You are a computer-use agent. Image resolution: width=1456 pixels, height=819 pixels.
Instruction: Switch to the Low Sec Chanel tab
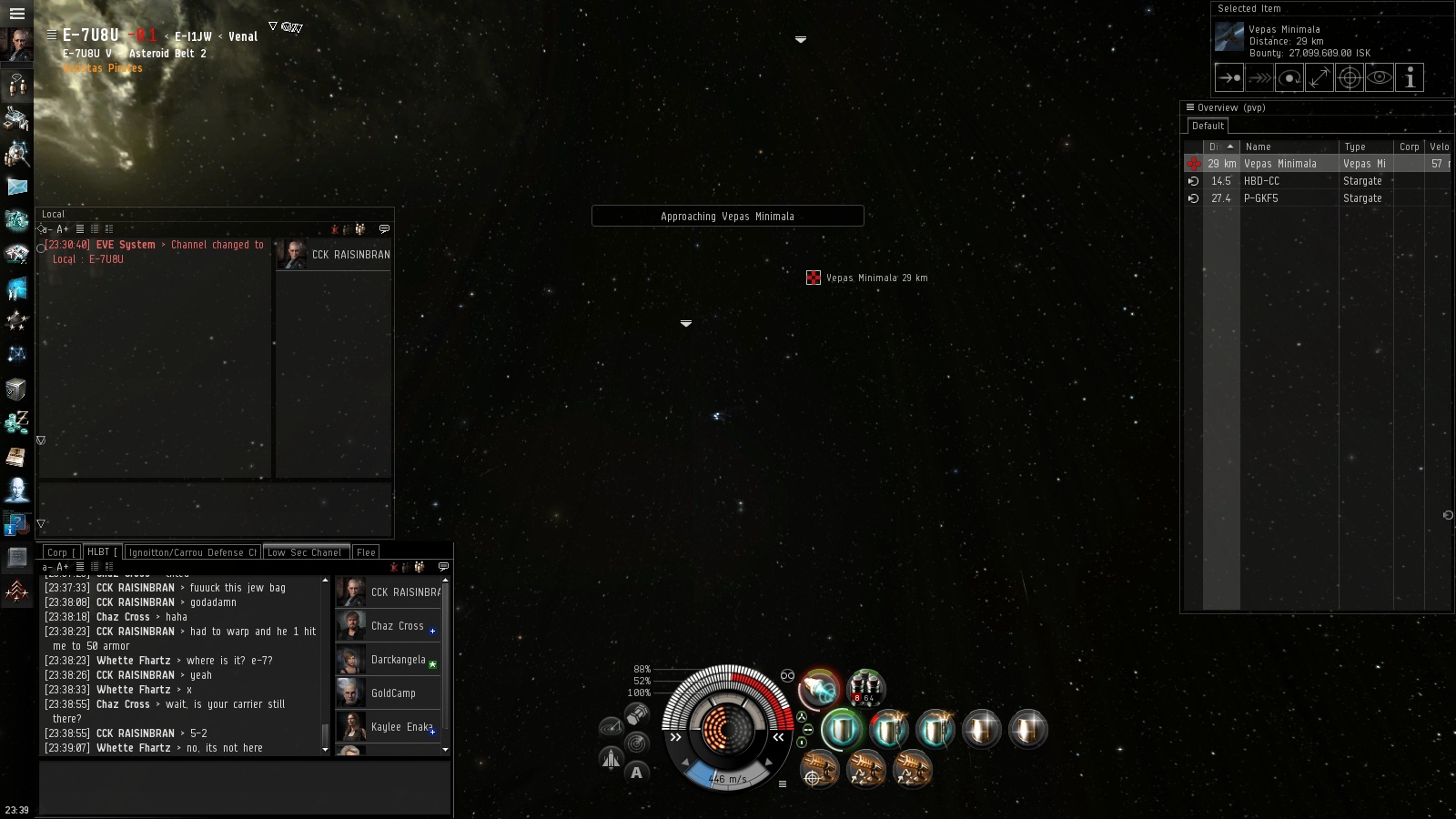tap(305, 552)
